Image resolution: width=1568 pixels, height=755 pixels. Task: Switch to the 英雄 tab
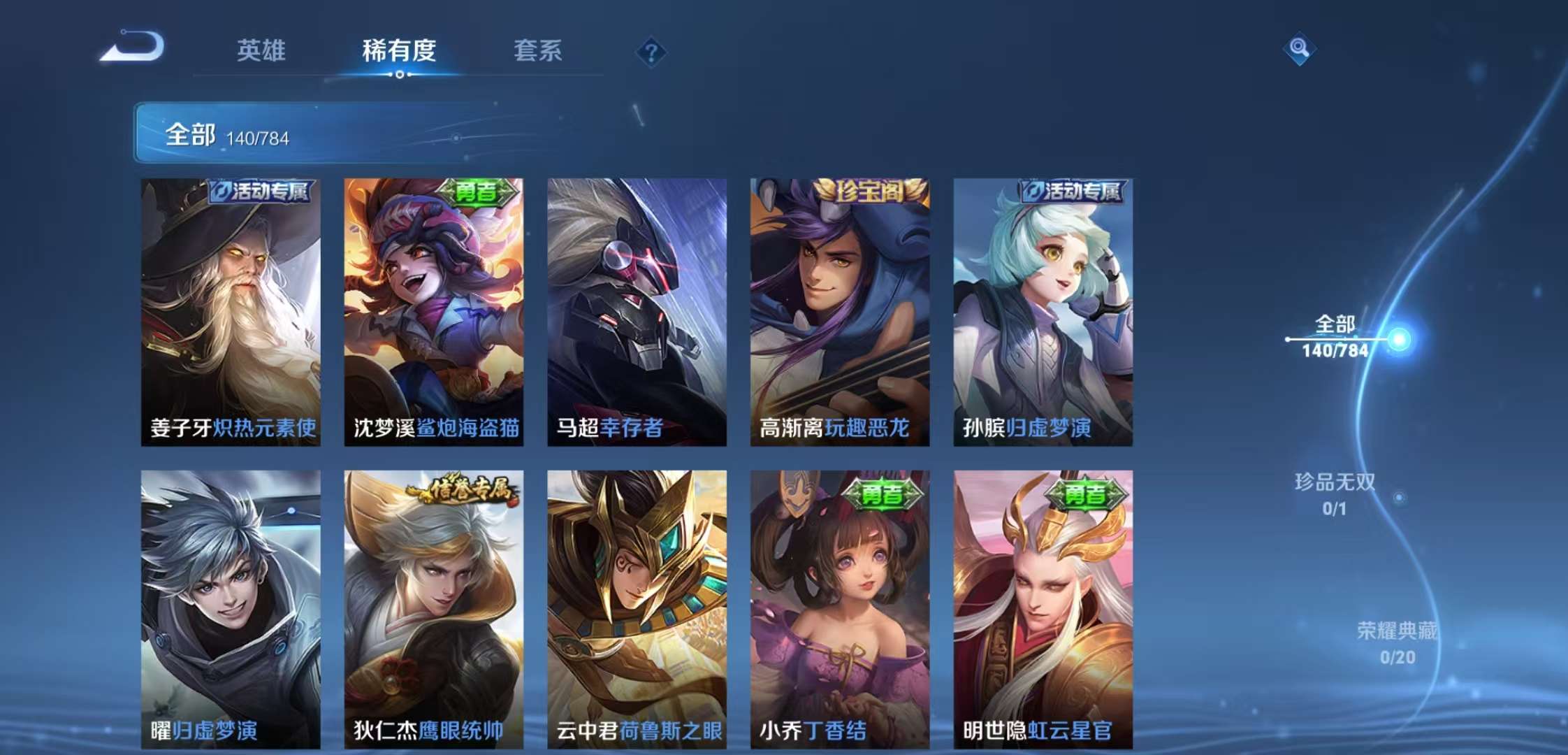[x=260, y=51]
